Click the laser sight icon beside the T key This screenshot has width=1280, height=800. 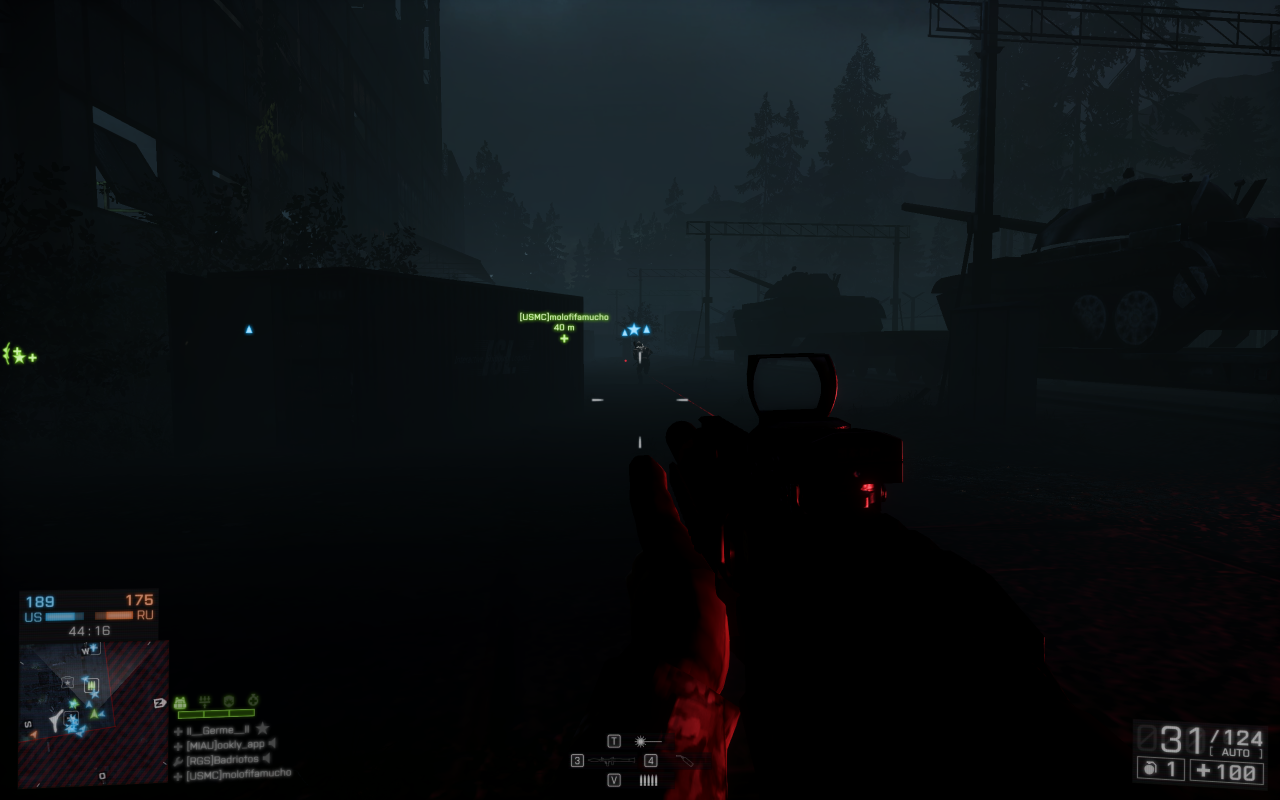click(x=641, y=741)
